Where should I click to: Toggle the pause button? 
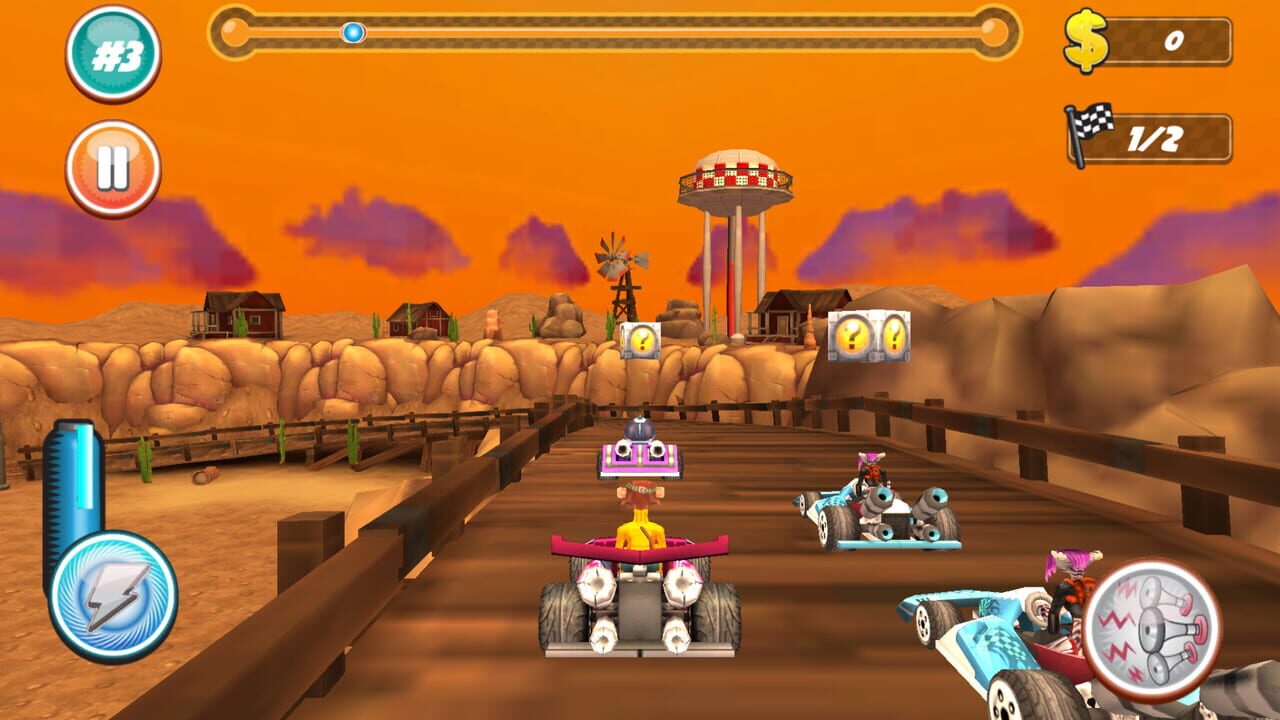113,165
